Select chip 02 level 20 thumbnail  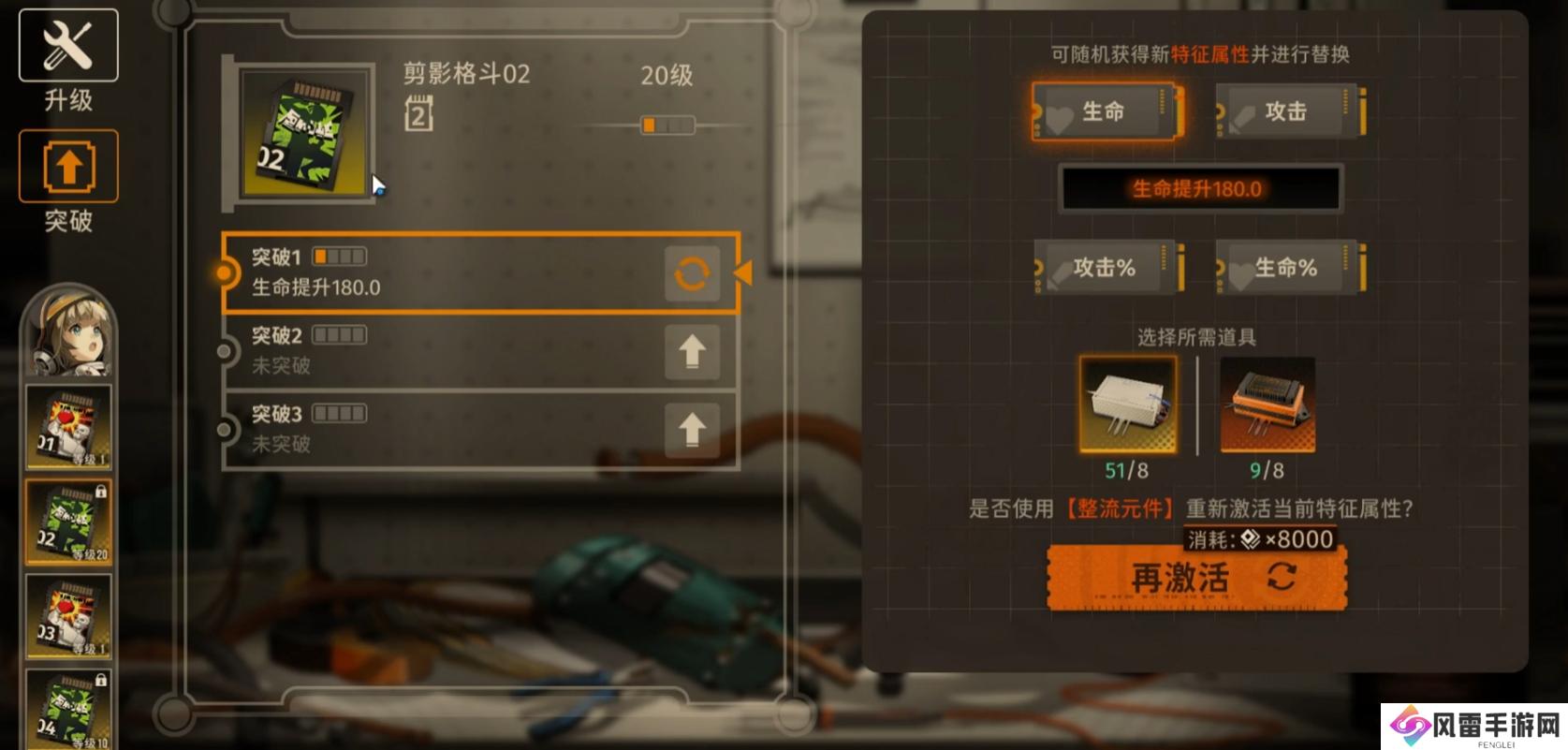coord(68,522)
